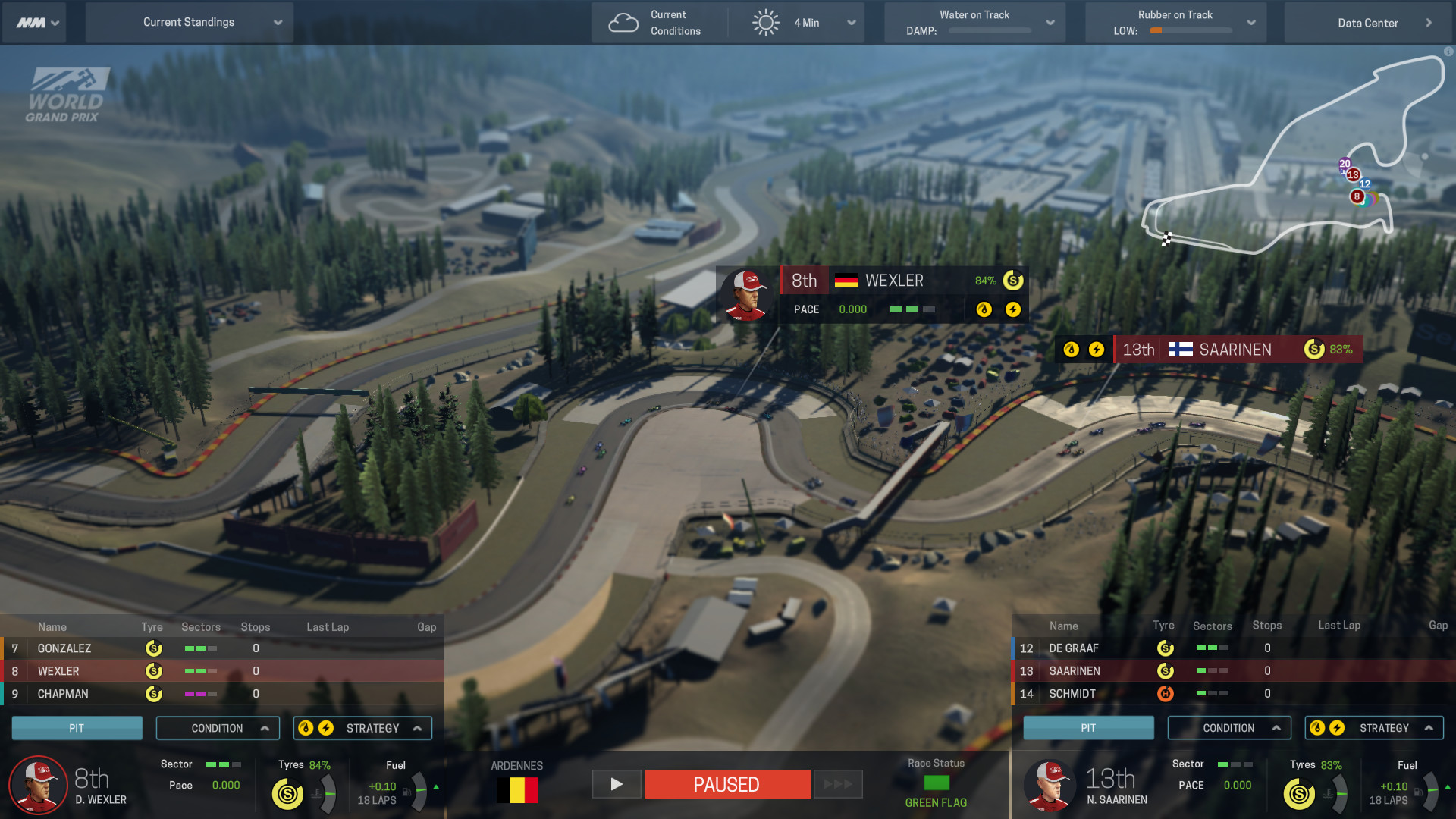Send Wexler to the pits with PIT button
This screenshot has height=819, width=1456.
coord(77,727)
